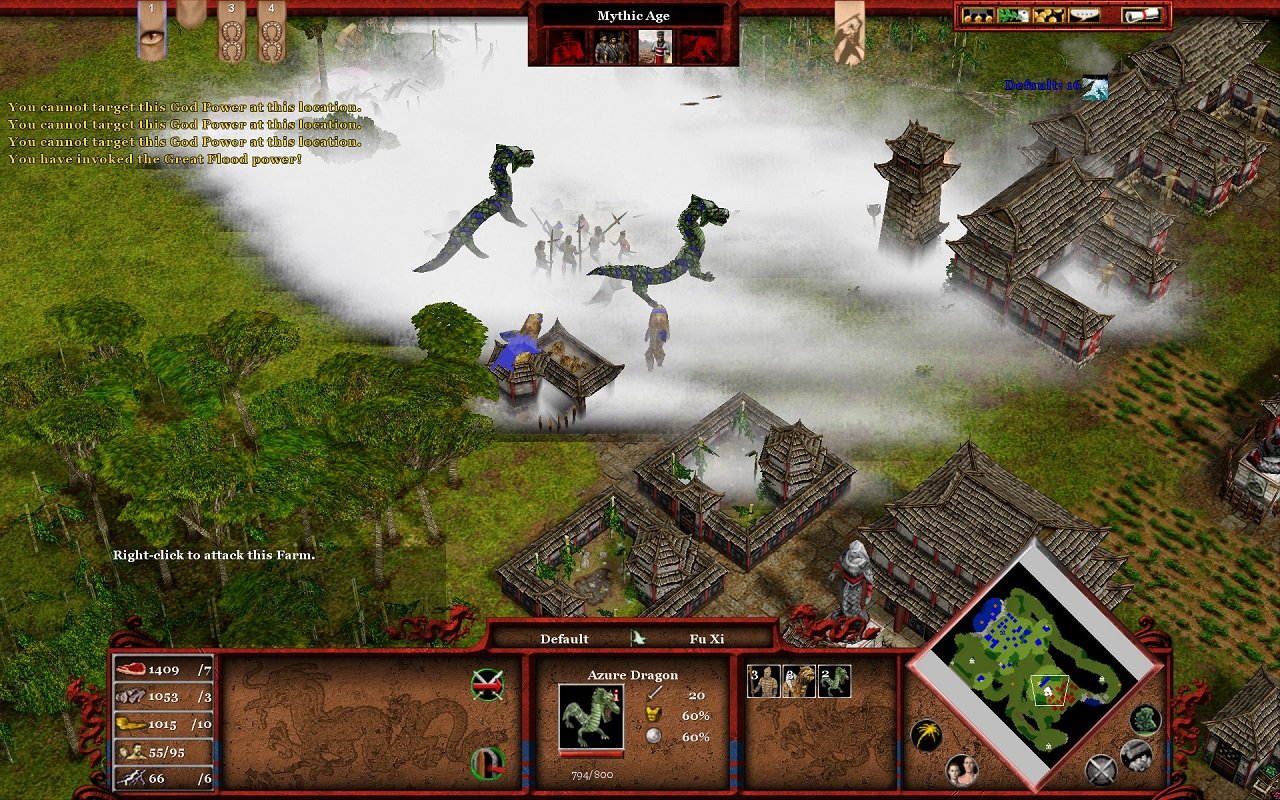Select the Mythic Age banner
This screenshot has width=1280, height=800.
tap(632, 15)
